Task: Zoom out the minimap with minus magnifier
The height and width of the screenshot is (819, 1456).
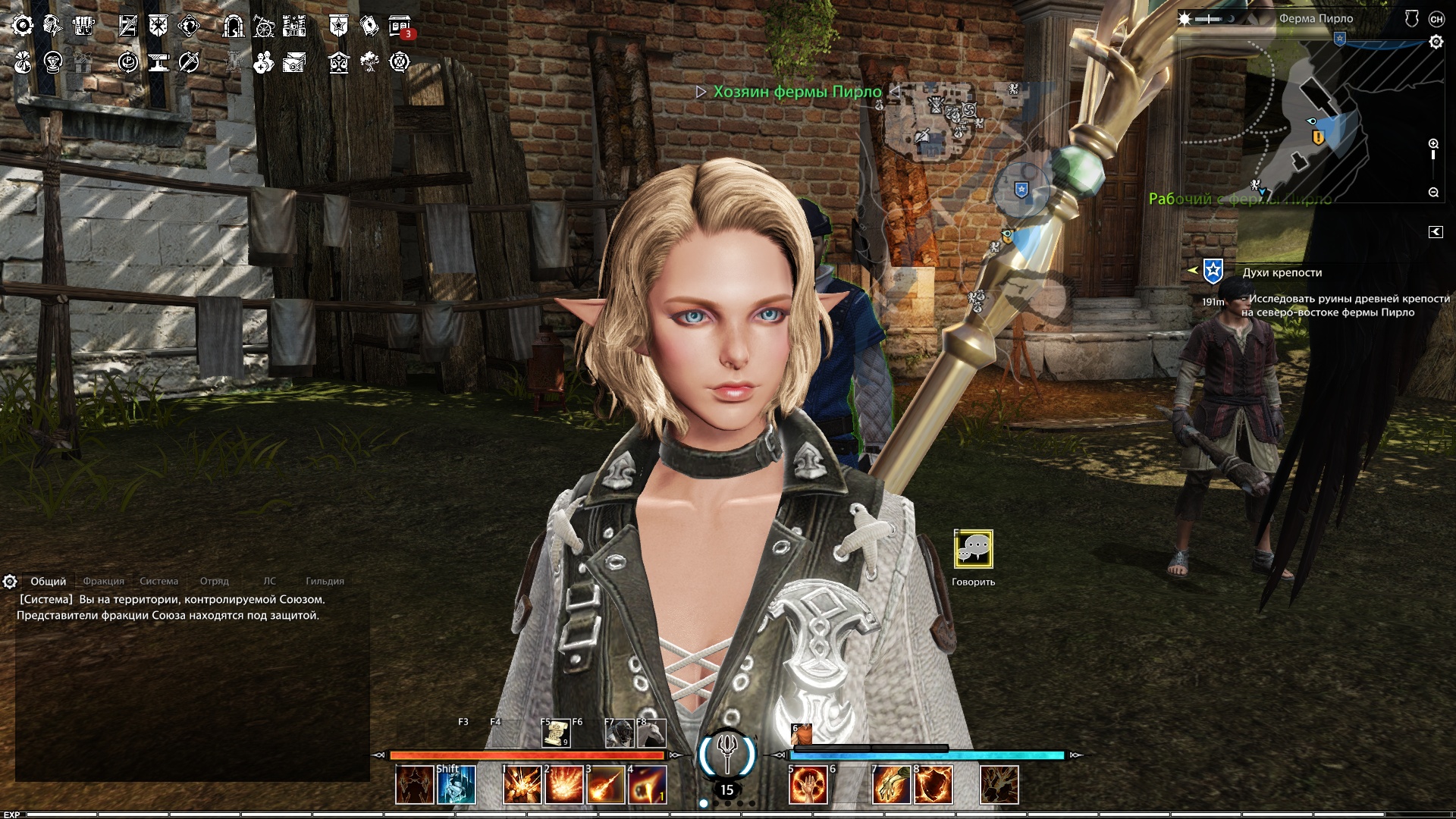Action: (1433, 193)
